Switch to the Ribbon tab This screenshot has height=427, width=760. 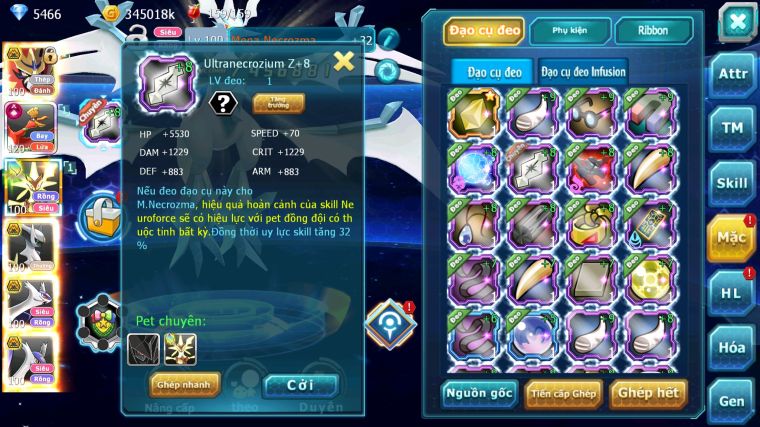point(655,30)
